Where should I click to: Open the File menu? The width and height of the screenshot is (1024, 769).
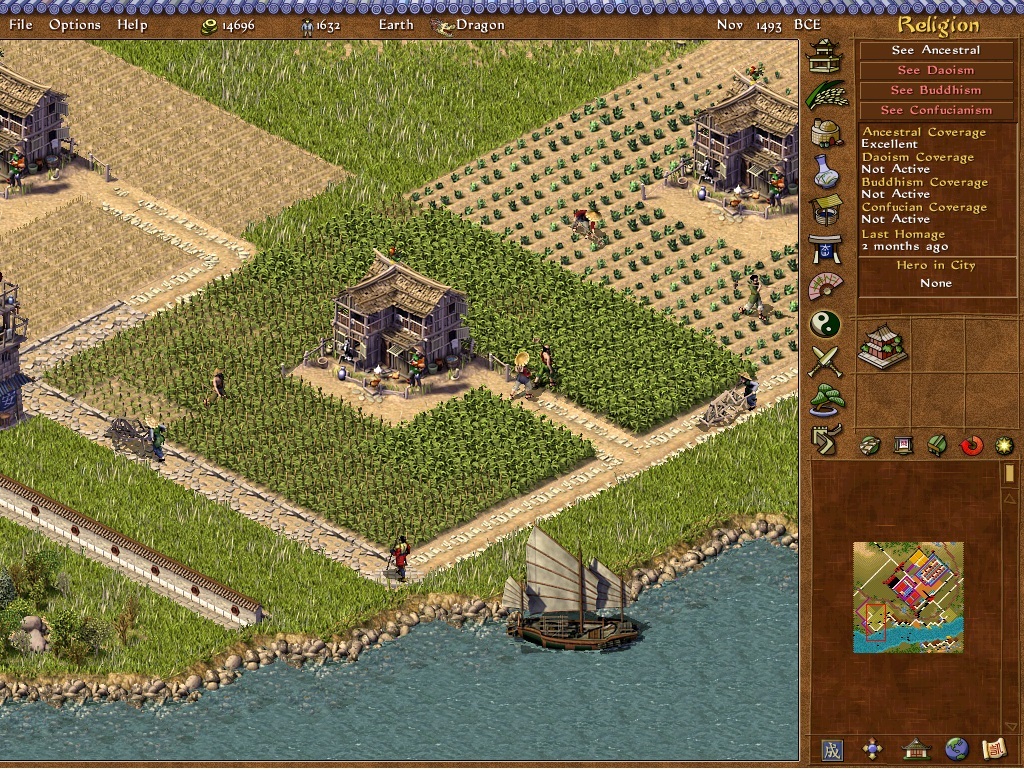click(x=20, y=24)
